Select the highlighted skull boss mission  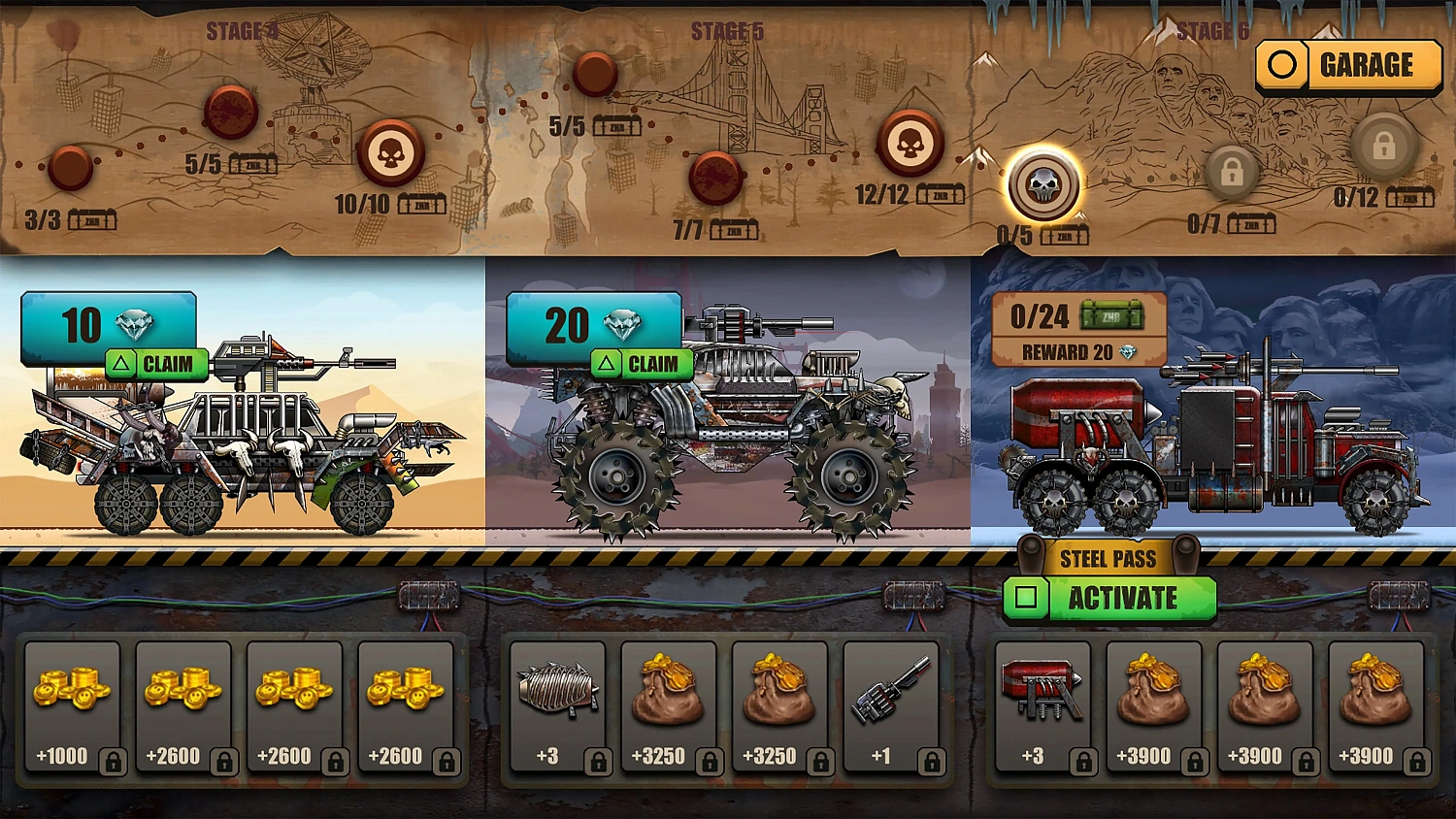coord(1043,184)
